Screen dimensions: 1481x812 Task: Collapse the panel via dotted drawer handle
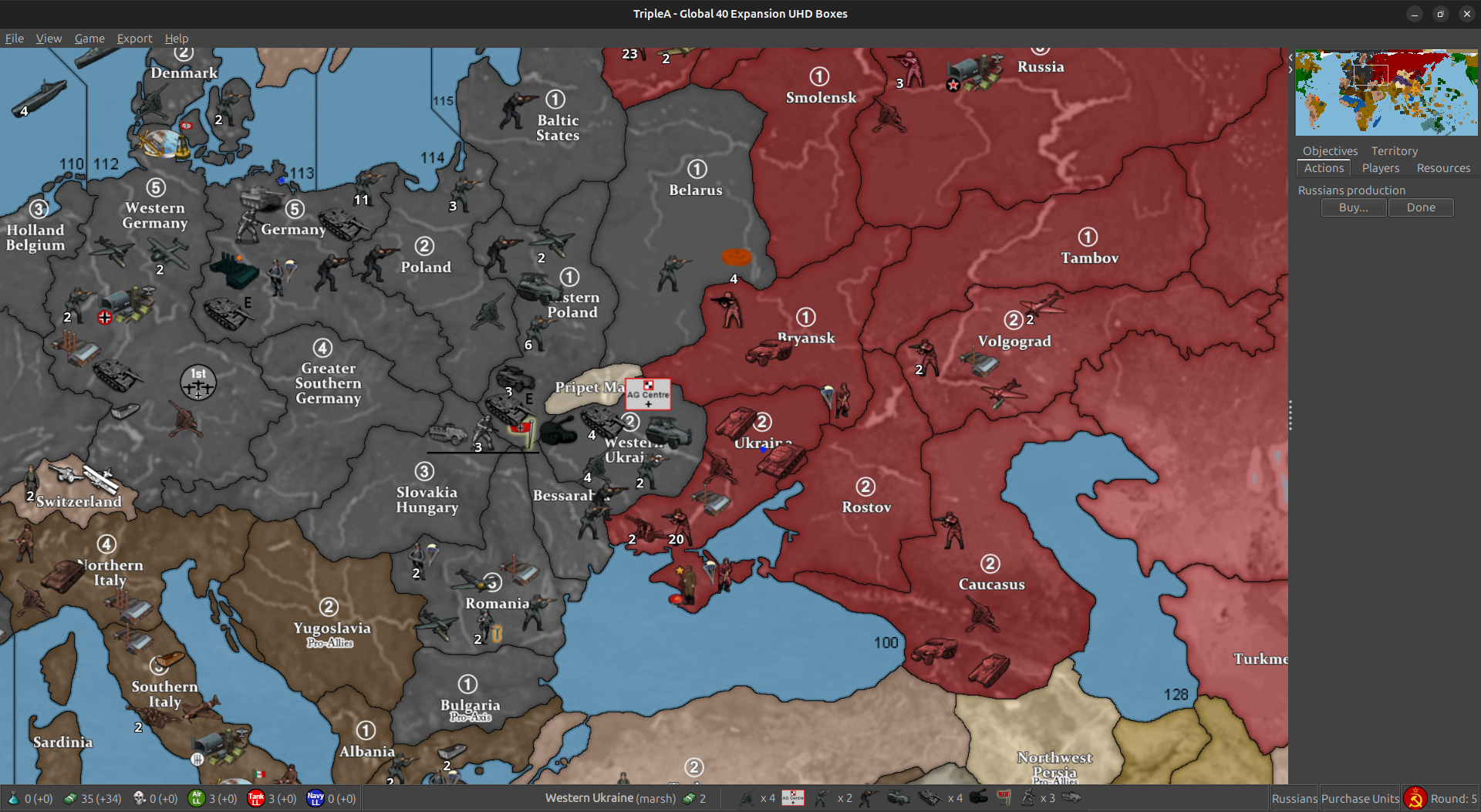coord(1290,415)
